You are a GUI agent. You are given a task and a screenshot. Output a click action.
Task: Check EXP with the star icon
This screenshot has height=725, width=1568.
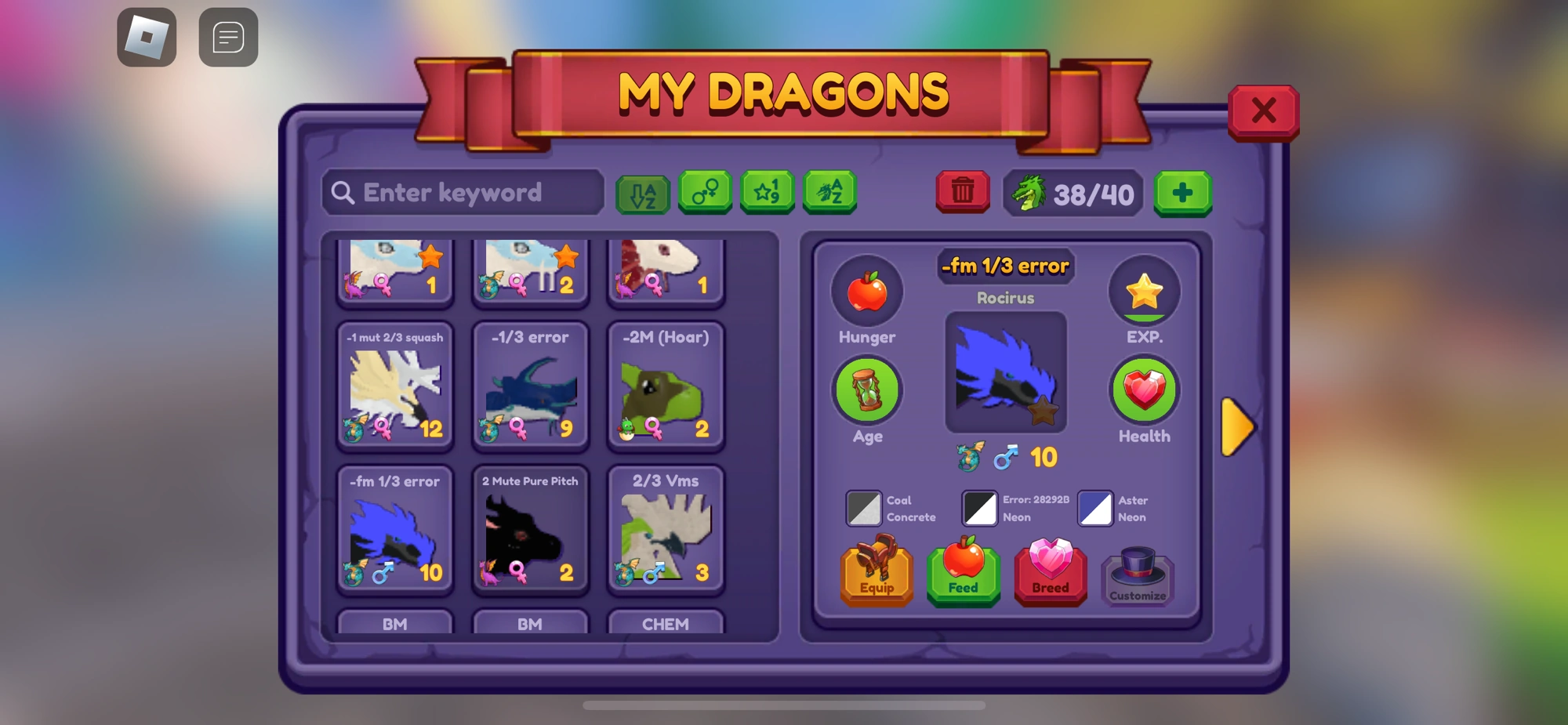pyautogui.click(x=1144, y=291)
